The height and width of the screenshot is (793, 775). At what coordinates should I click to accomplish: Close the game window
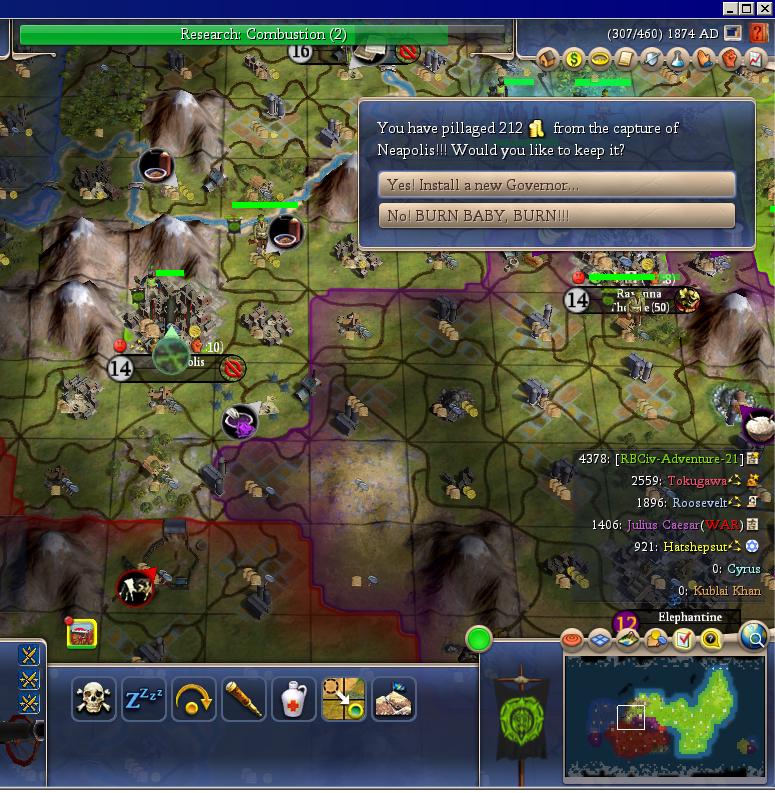pos(764,8)
